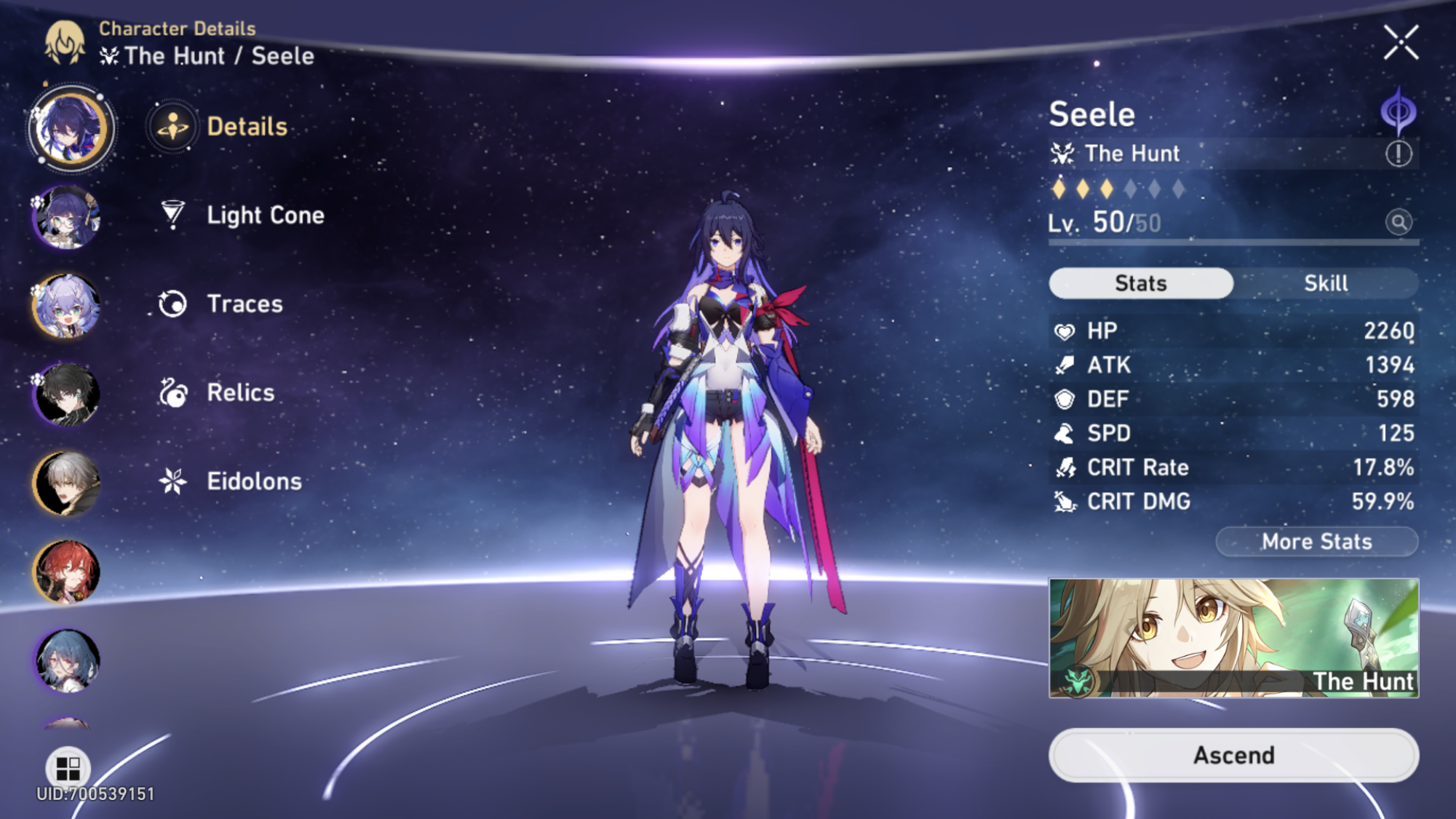Screen dimensions: 1456x819
Task: Open the Light Cone section
Action: pyautogui.click(x=264, y=215)
